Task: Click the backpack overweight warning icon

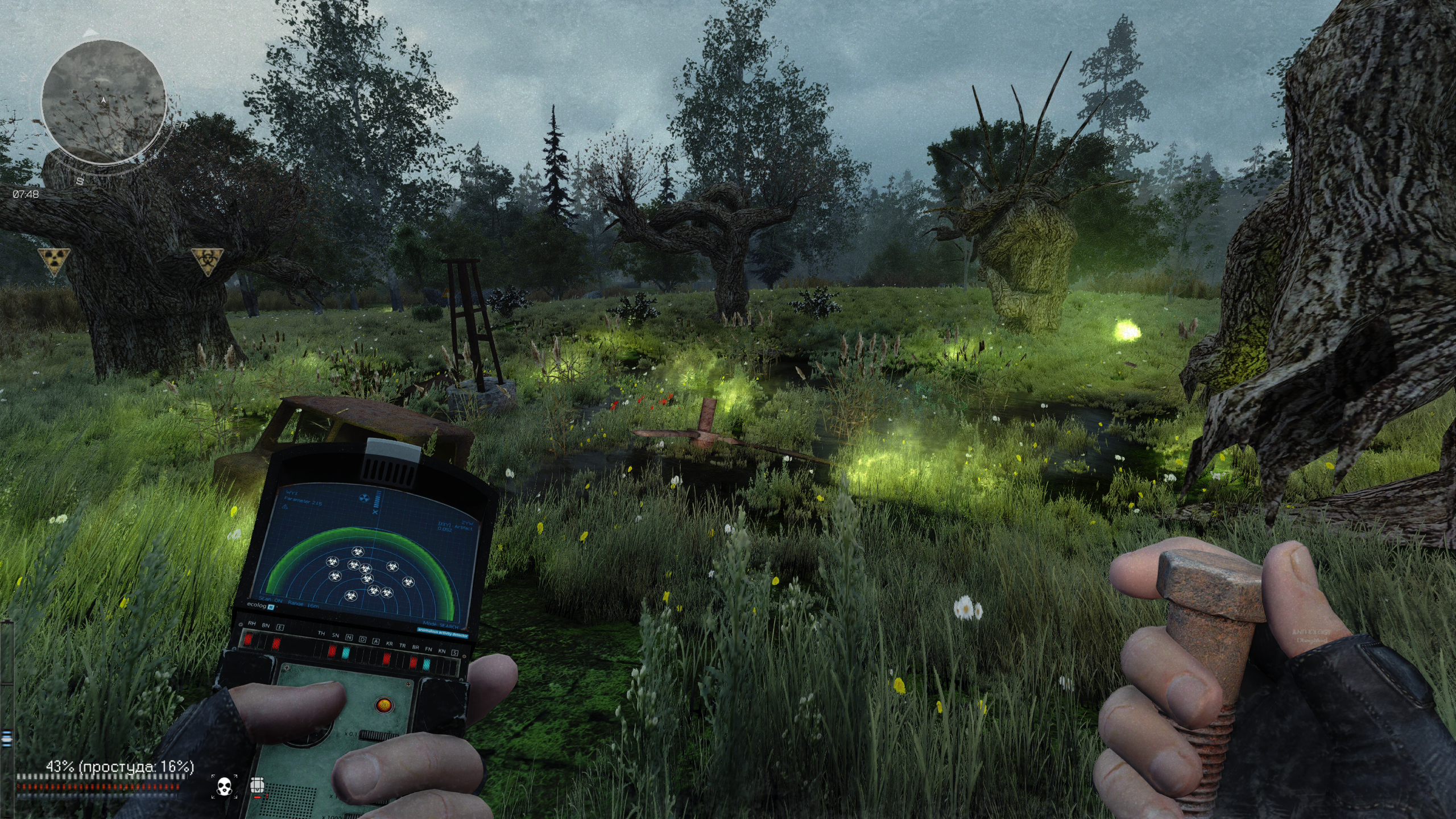Action: pyautogui.click(x=258, y=785)
